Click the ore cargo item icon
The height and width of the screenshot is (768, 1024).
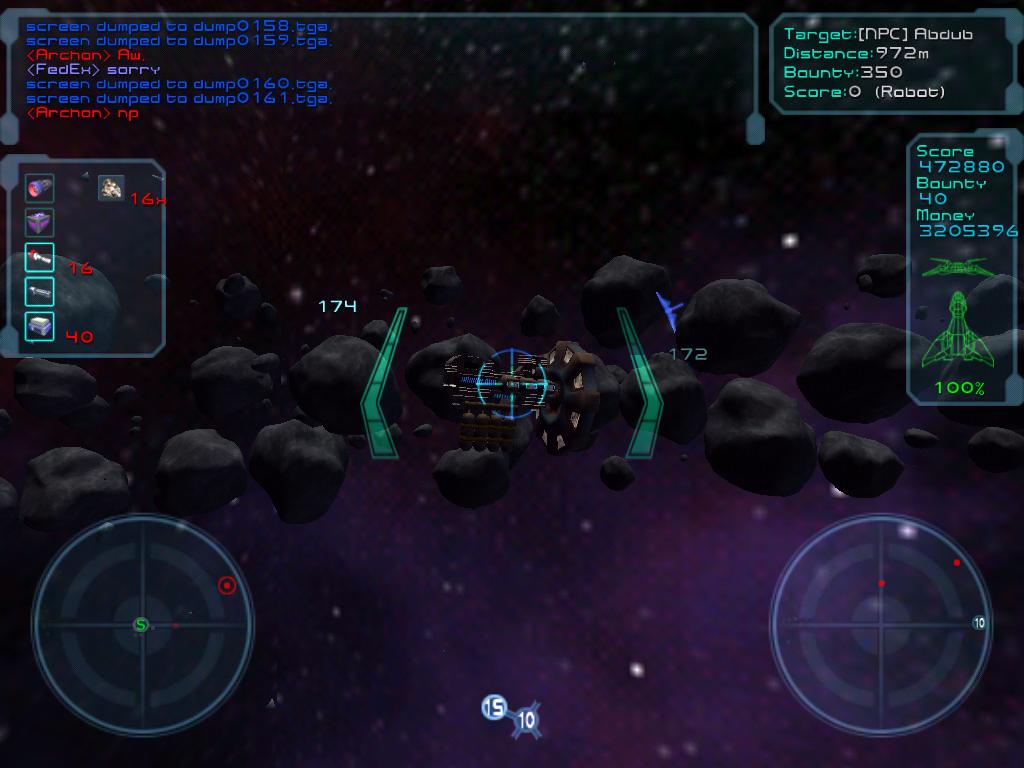pyautogui.click(x=111, y=187)
